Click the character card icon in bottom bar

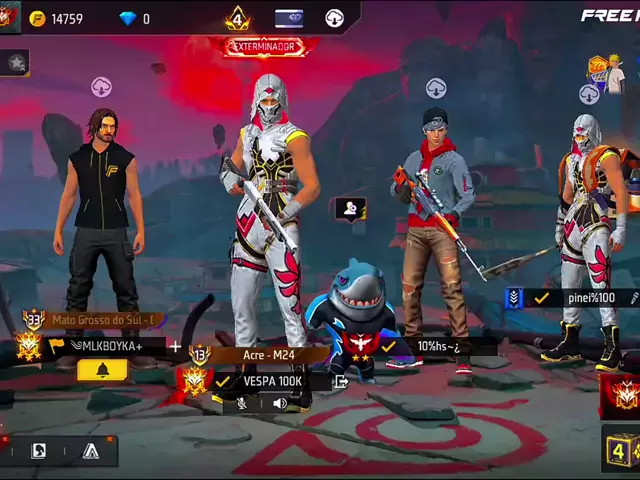38,451
